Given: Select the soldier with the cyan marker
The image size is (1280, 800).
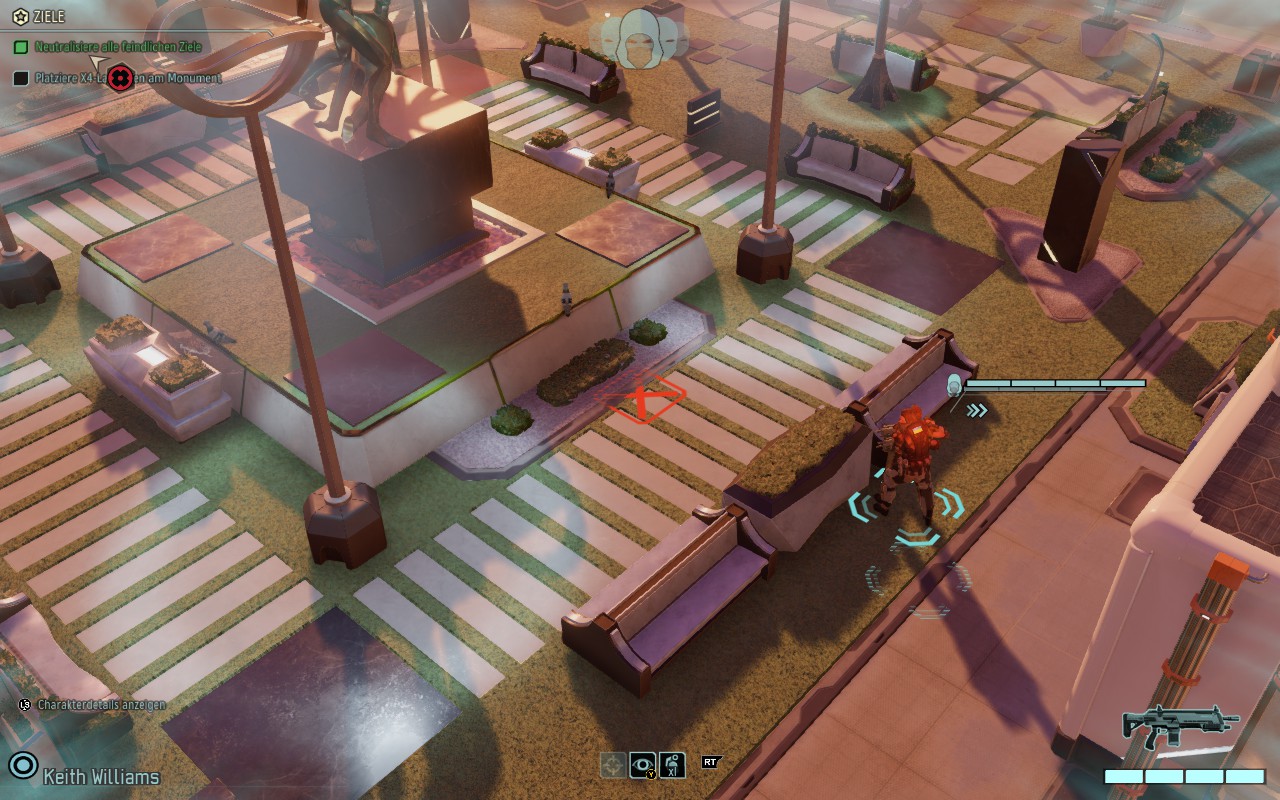Looking at the screenshot, I should (x=908, y=462).
